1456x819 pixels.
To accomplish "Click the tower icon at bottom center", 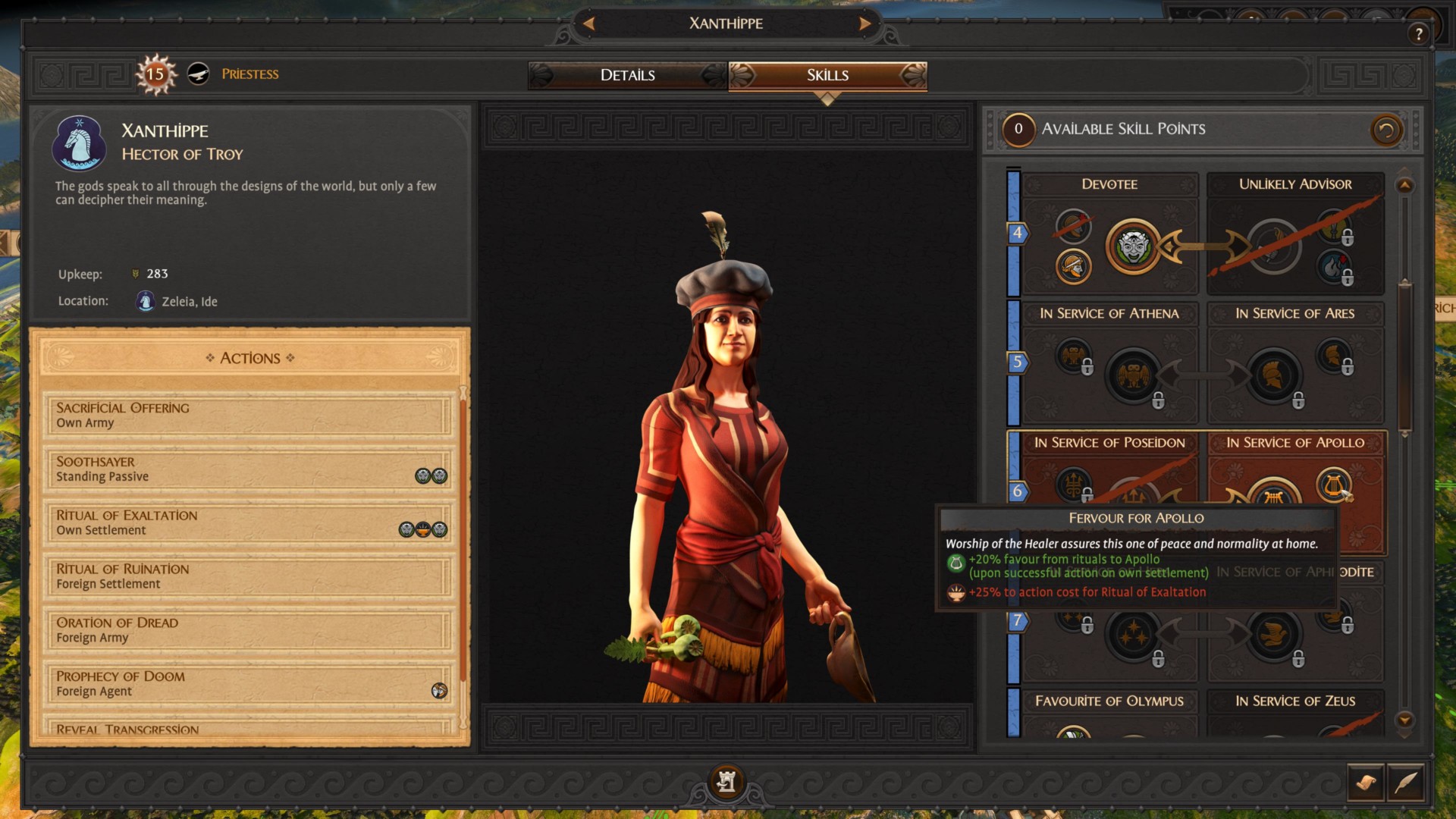I will (726, 781).
